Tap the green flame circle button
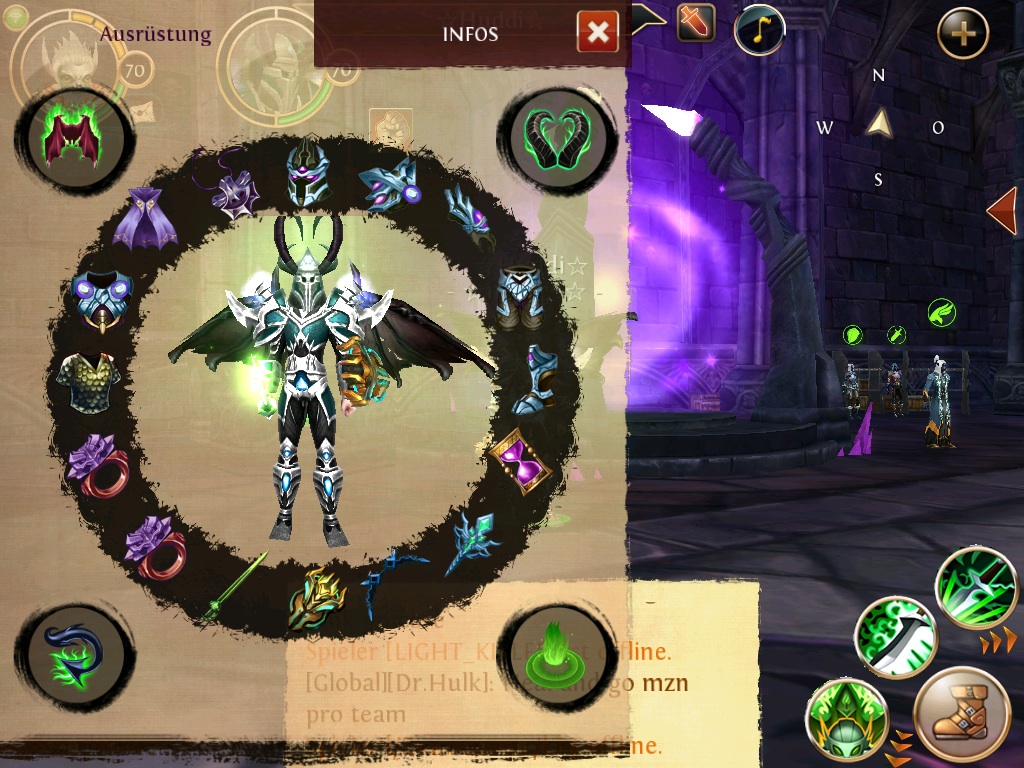Image resolution: width=1024 pixels, height=768 pixels. 552,650
